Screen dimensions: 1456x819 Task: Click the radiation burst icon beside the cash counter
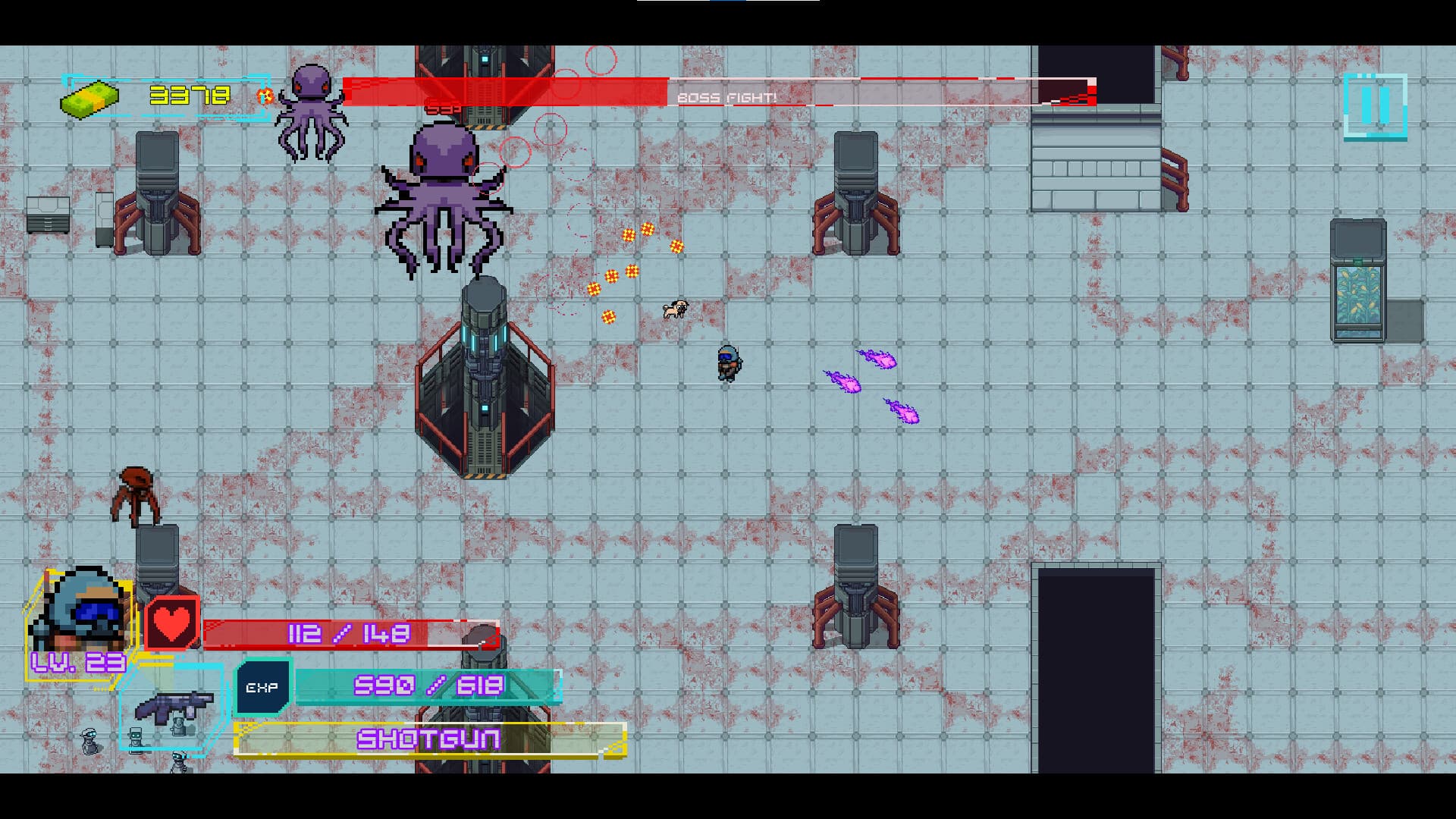[264, 96]
